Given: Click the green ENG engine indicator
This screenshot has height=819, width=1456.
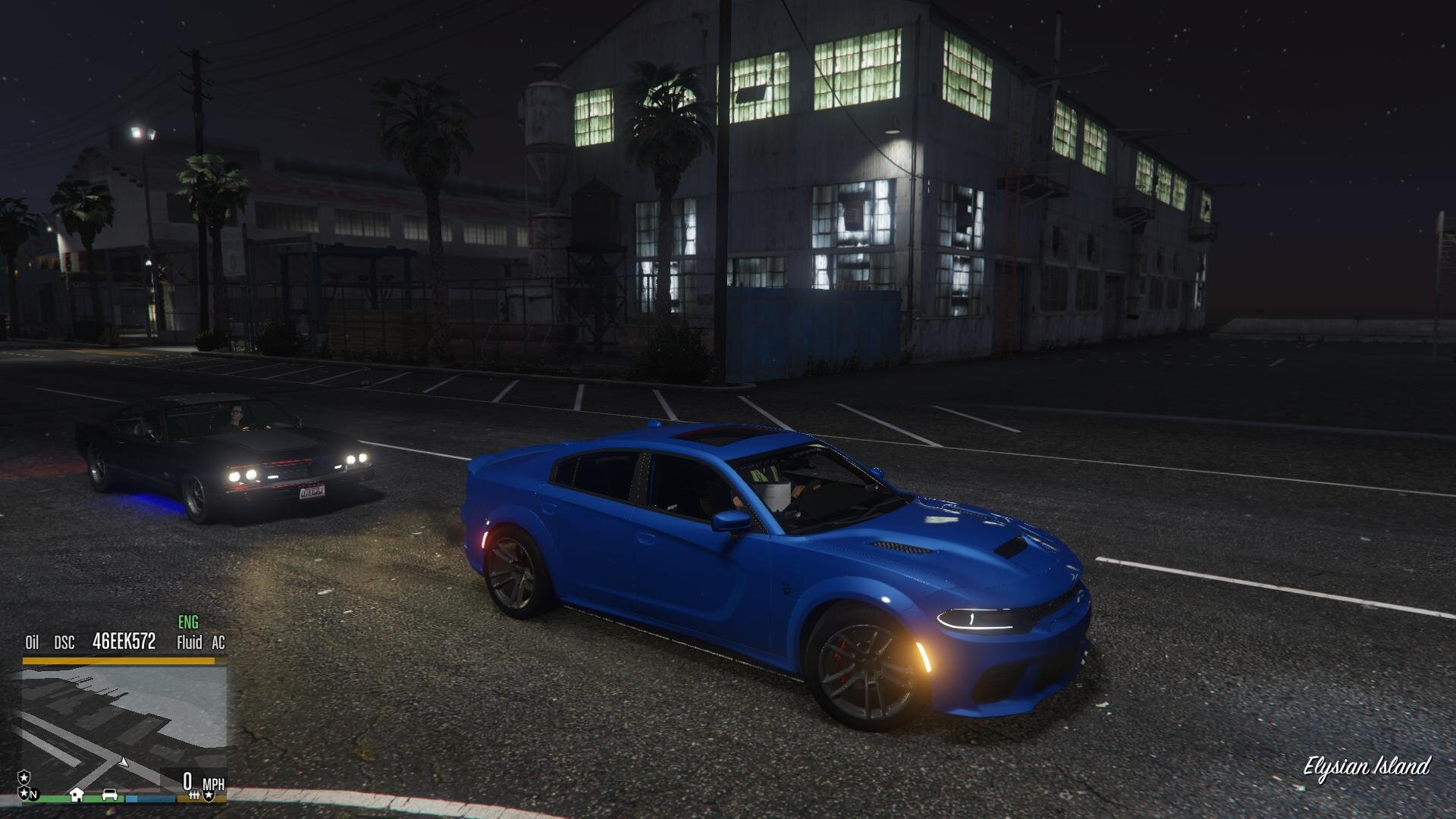Looking at the screenshot, I should [x=188, y=623].
